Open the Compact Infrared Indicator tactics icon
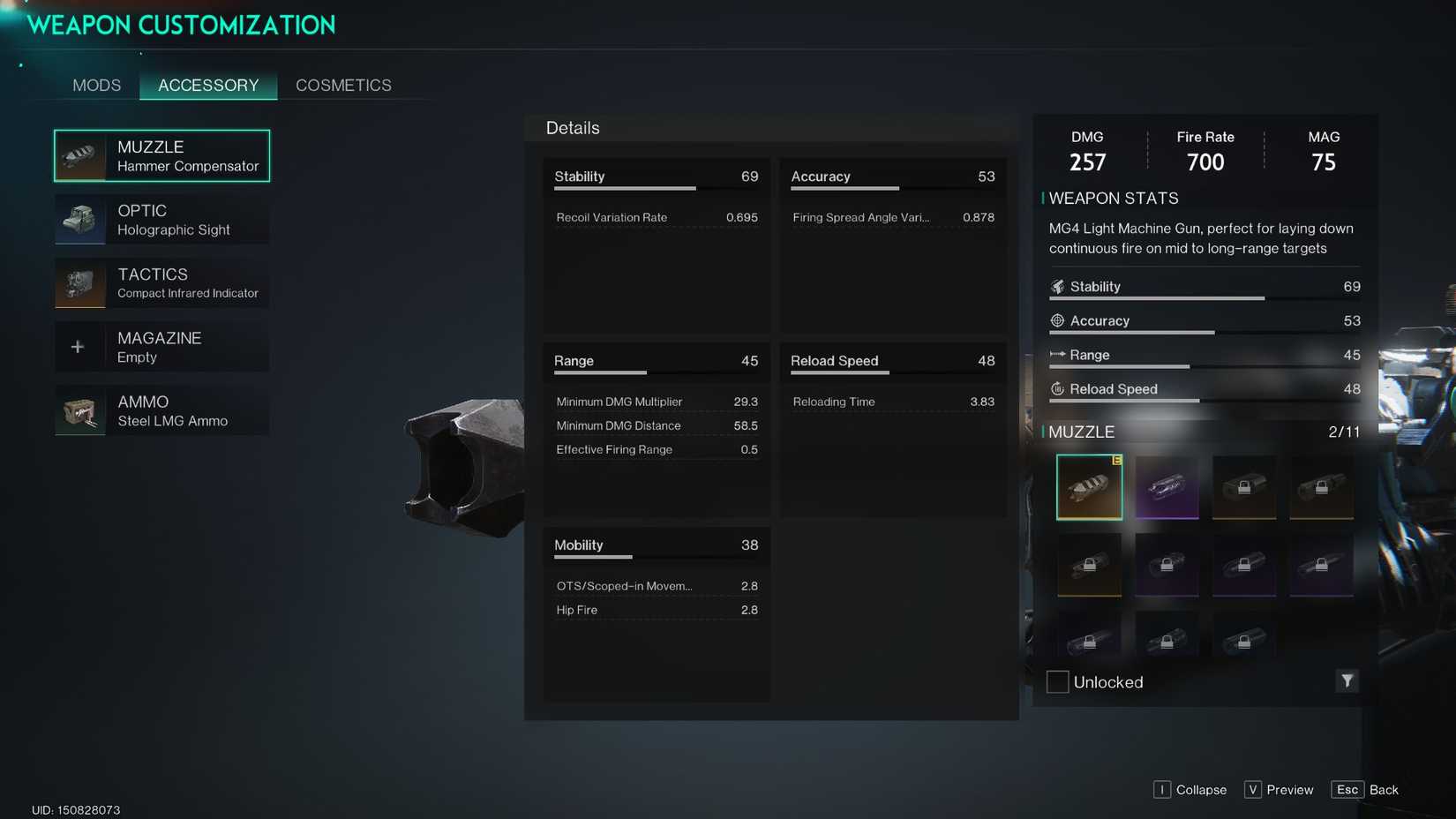The height and width of the screenshot is (819, 1456). tap(79, 283)
